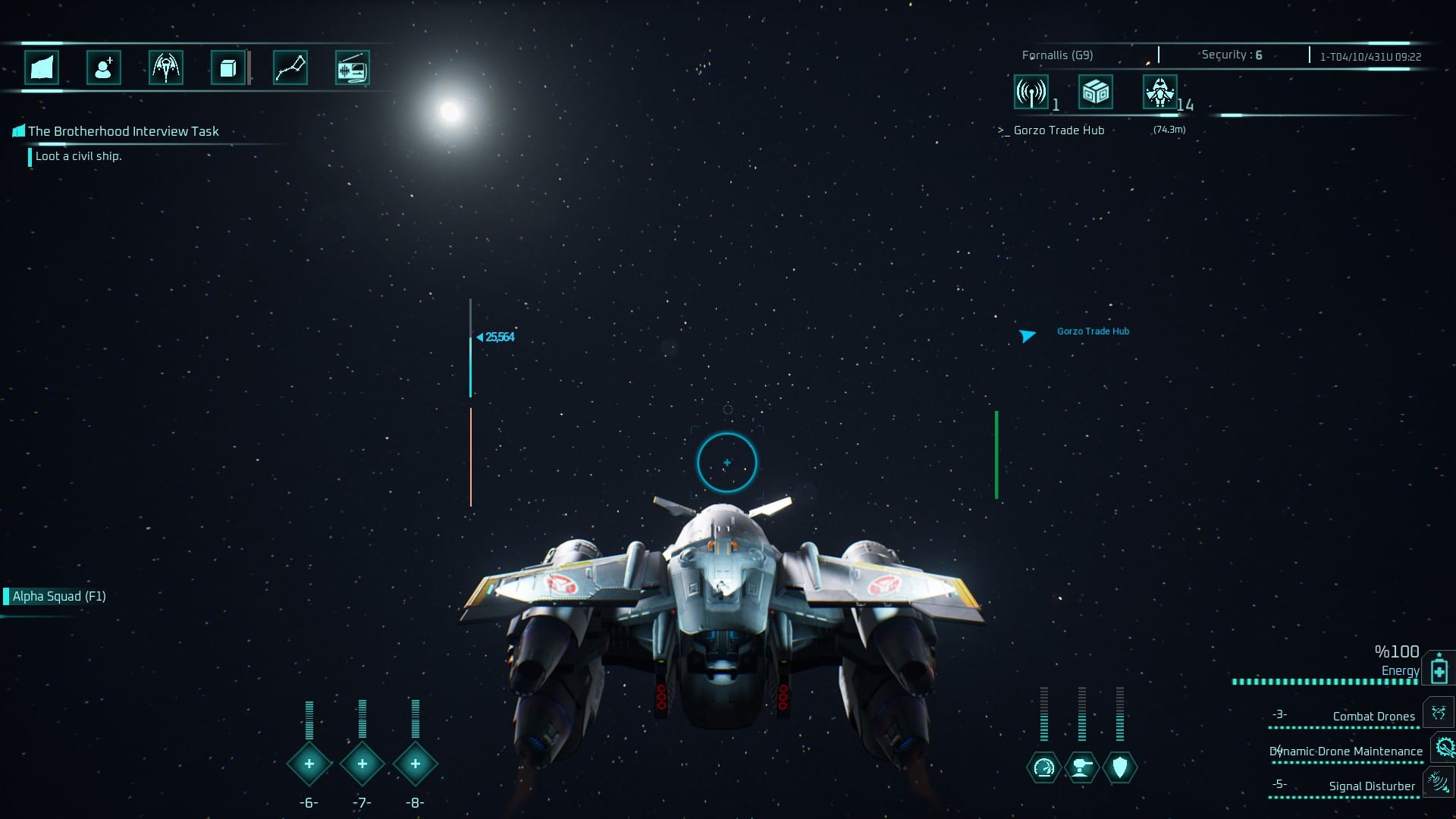The width and height of the screenshot is (1456, 819).
Task: Select the speedometer engine power hexagon
Action: [1044, 767]
